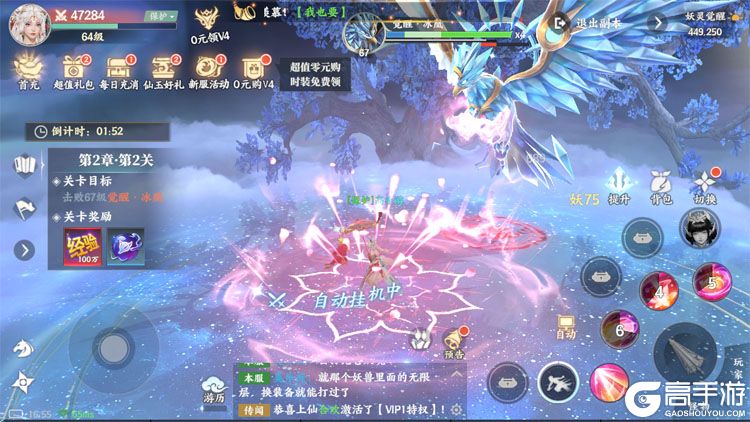Open the 背包 bag inventory
This screenshot has width=750, height=422.
(661, 185)
